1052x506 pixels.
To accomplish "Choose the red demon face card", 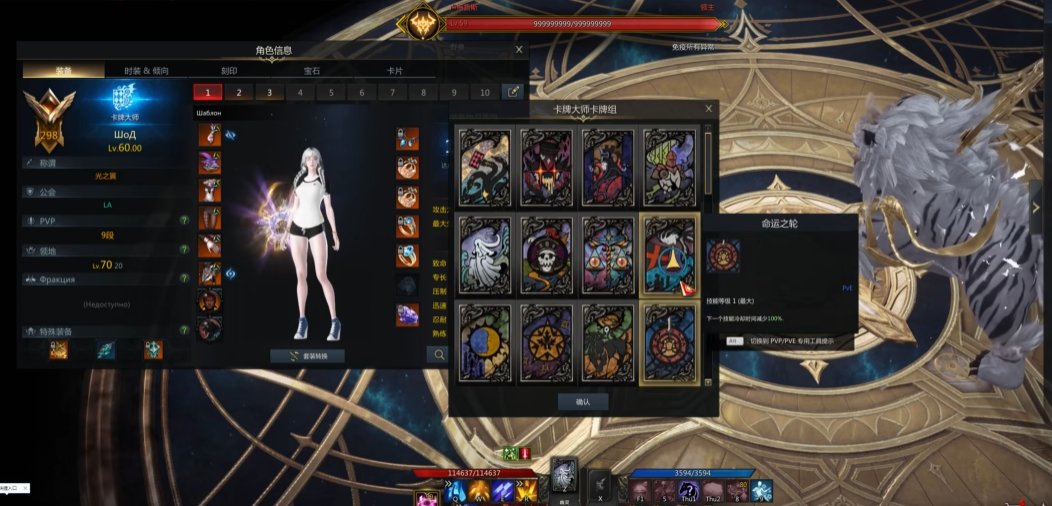I will coord(546,167).
